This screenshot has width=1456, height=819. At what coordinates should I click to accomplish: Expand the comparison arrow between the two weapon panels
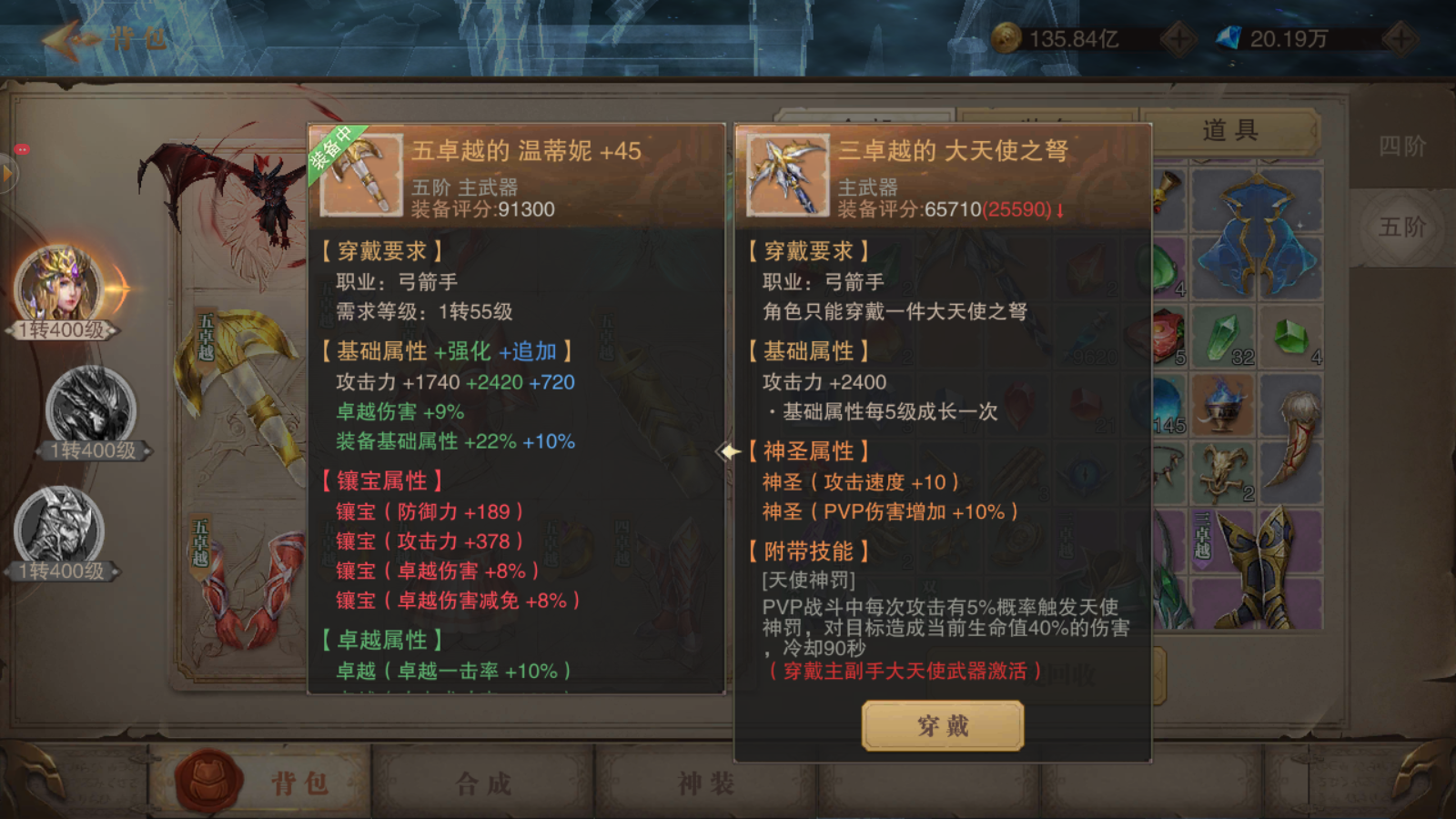click(728, 450)
